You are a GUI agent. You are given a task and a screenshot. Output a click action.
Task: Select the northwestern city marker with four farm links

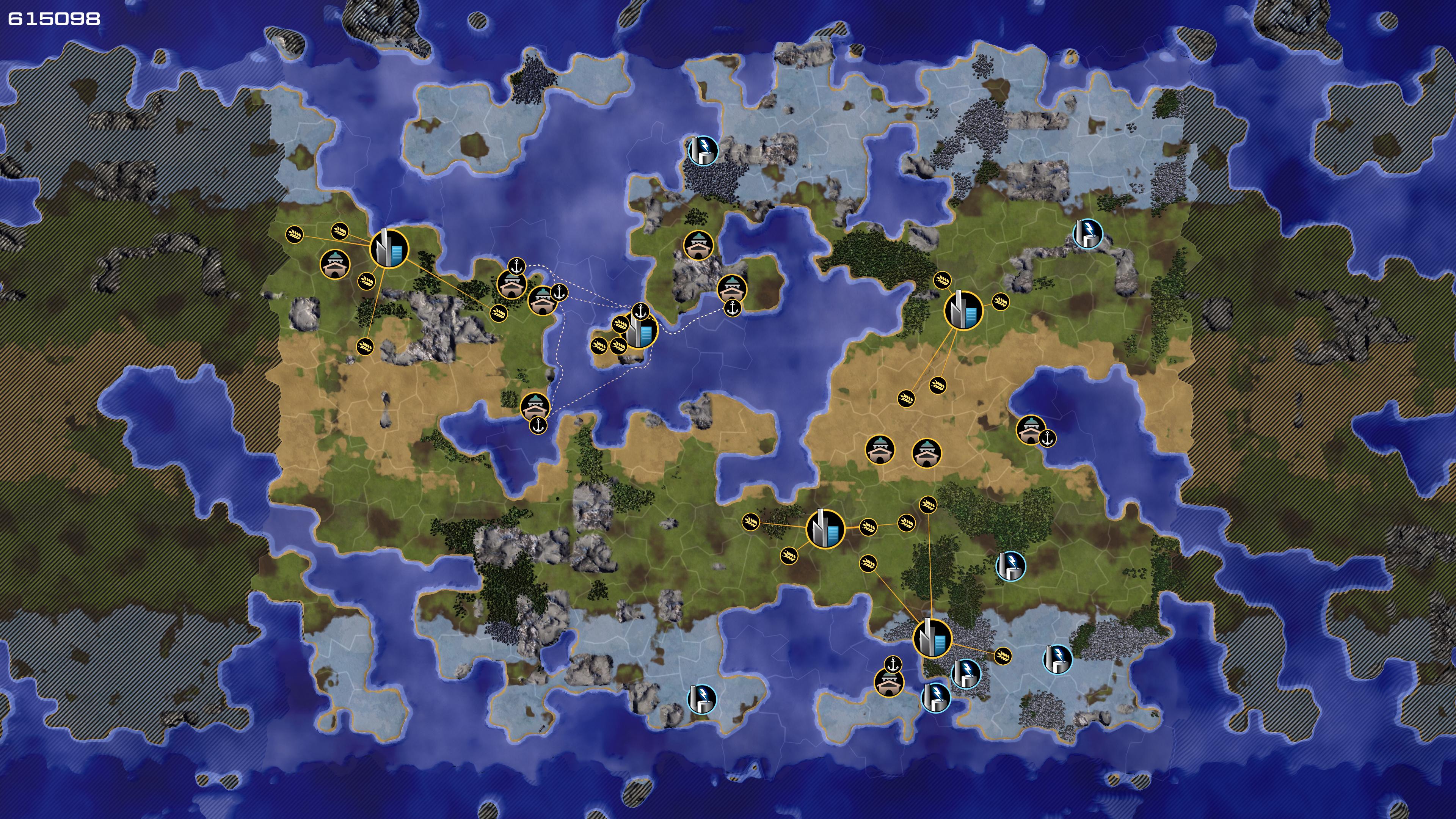tap(389, 248)
